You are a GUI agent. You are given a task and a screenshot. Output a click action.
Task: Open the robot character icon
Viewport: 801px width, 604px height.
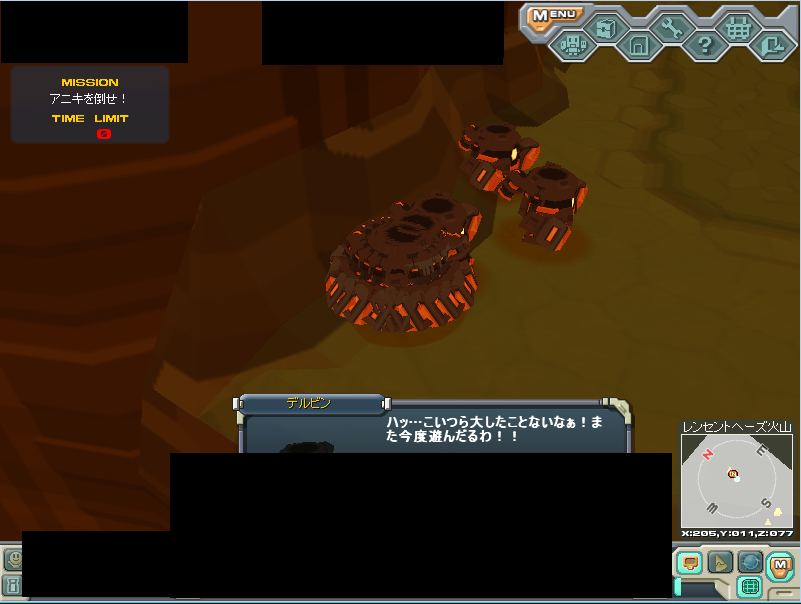tap(571, 45)
